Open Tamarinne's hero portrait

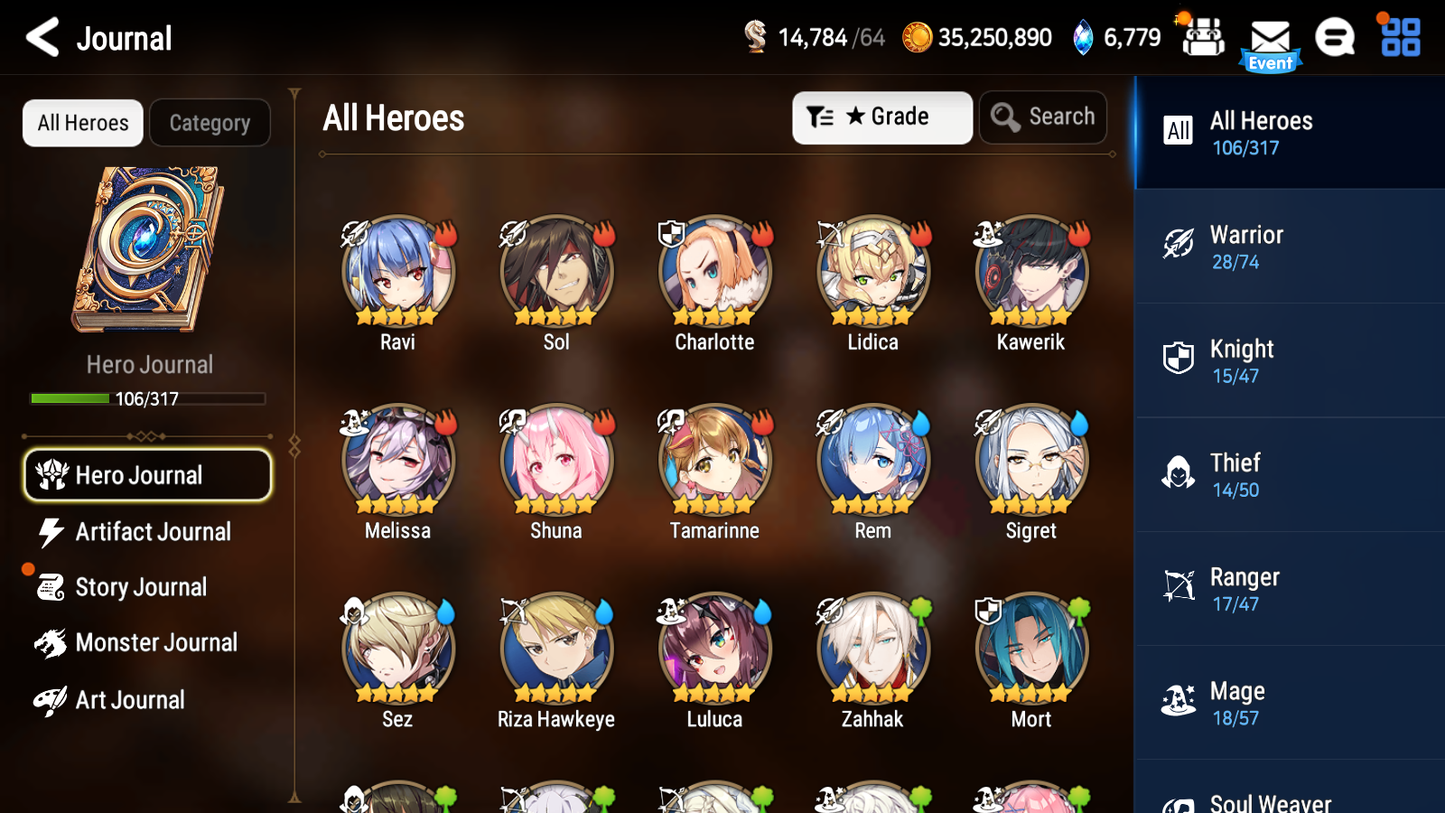(x=714, y=460)
